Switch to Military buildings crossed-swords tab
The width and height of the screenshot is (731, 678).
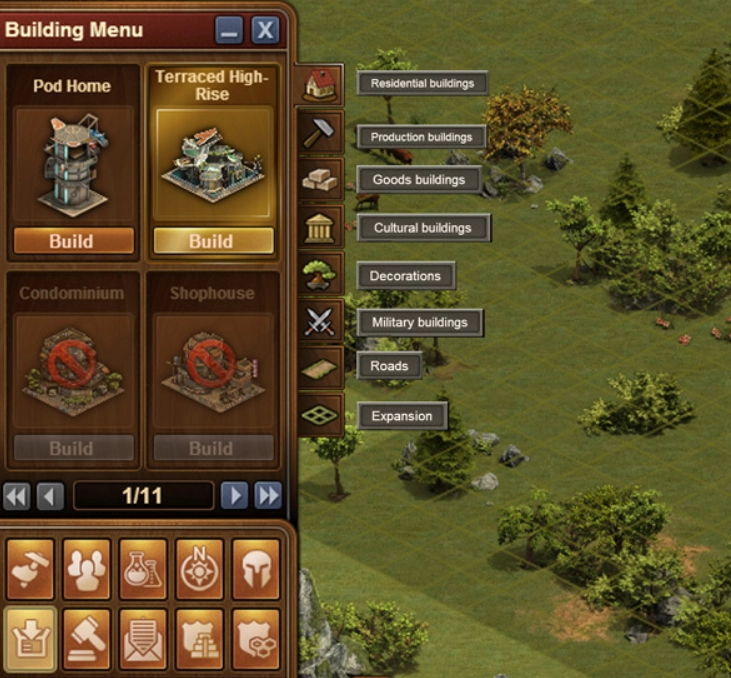point(320,322)
